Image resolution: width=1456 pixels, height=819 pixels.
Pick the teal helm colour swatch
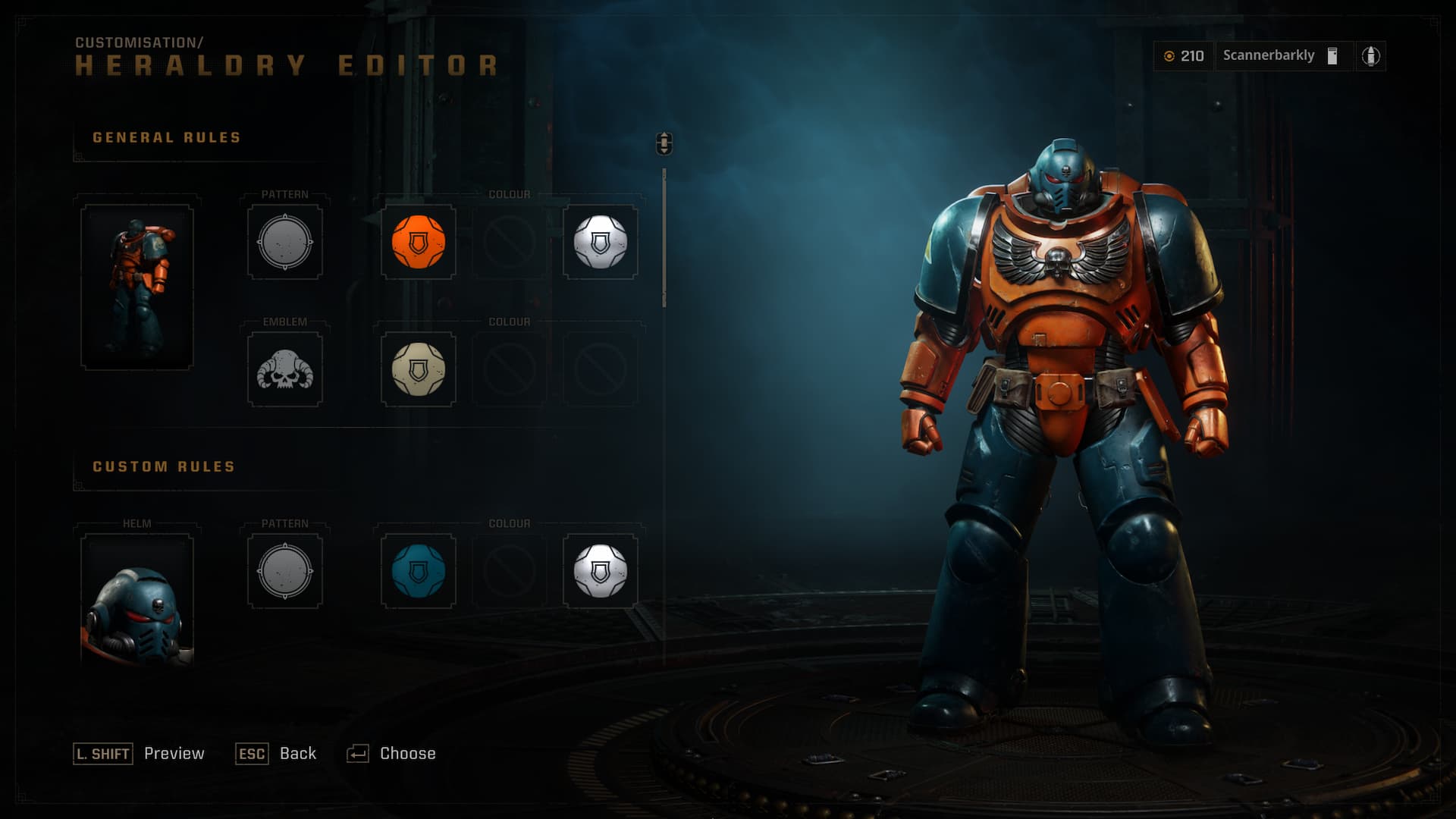coord(418,571)
